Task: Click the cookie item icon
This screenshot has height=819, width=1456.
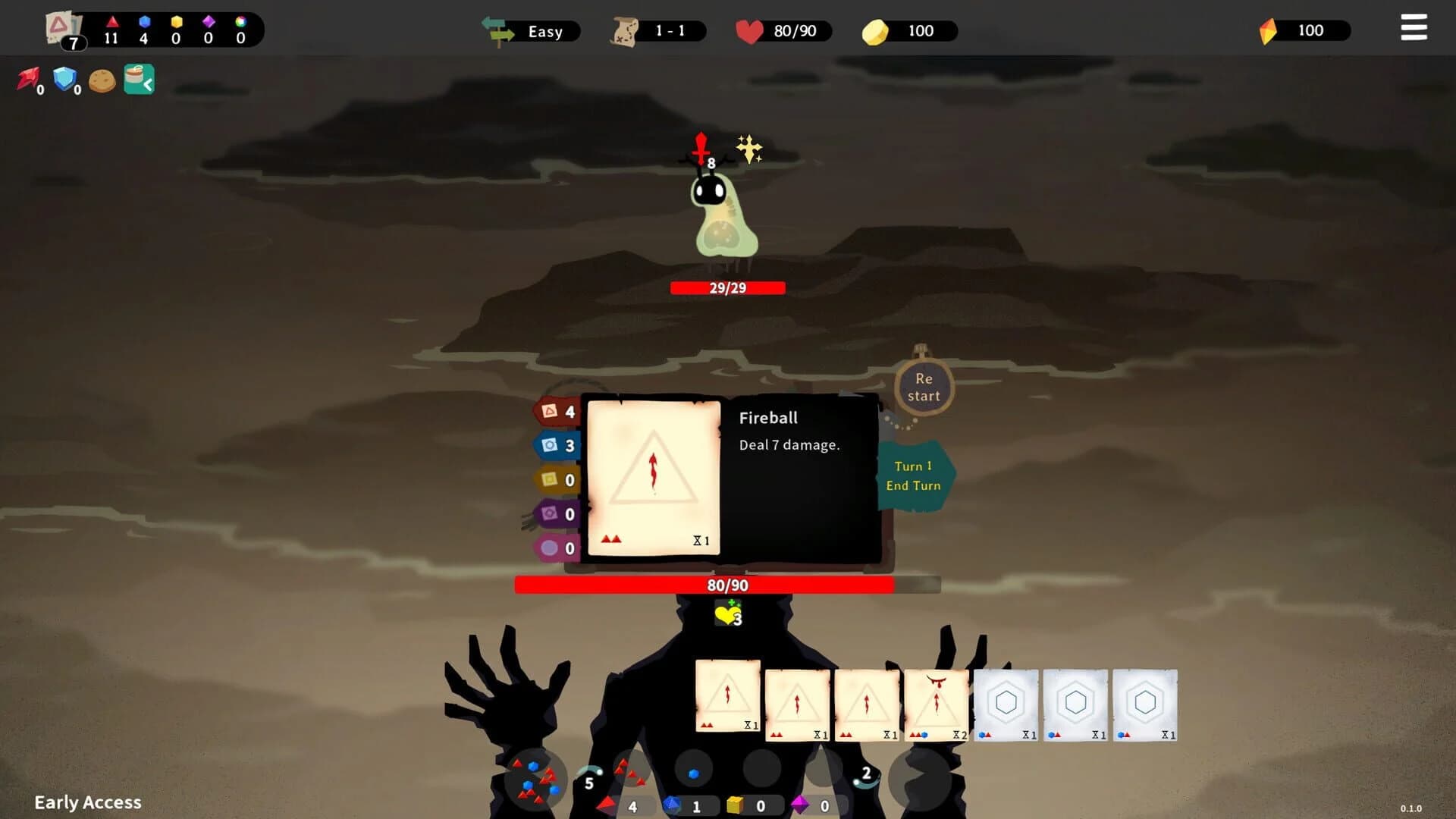Action: 101,80
